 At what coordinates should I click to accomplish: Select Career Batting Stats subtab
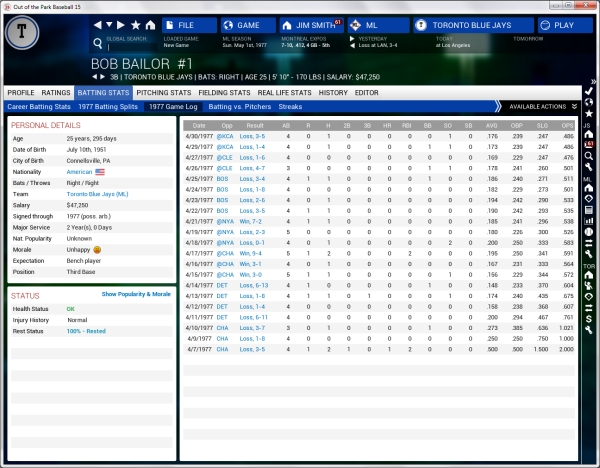point(38,105)
